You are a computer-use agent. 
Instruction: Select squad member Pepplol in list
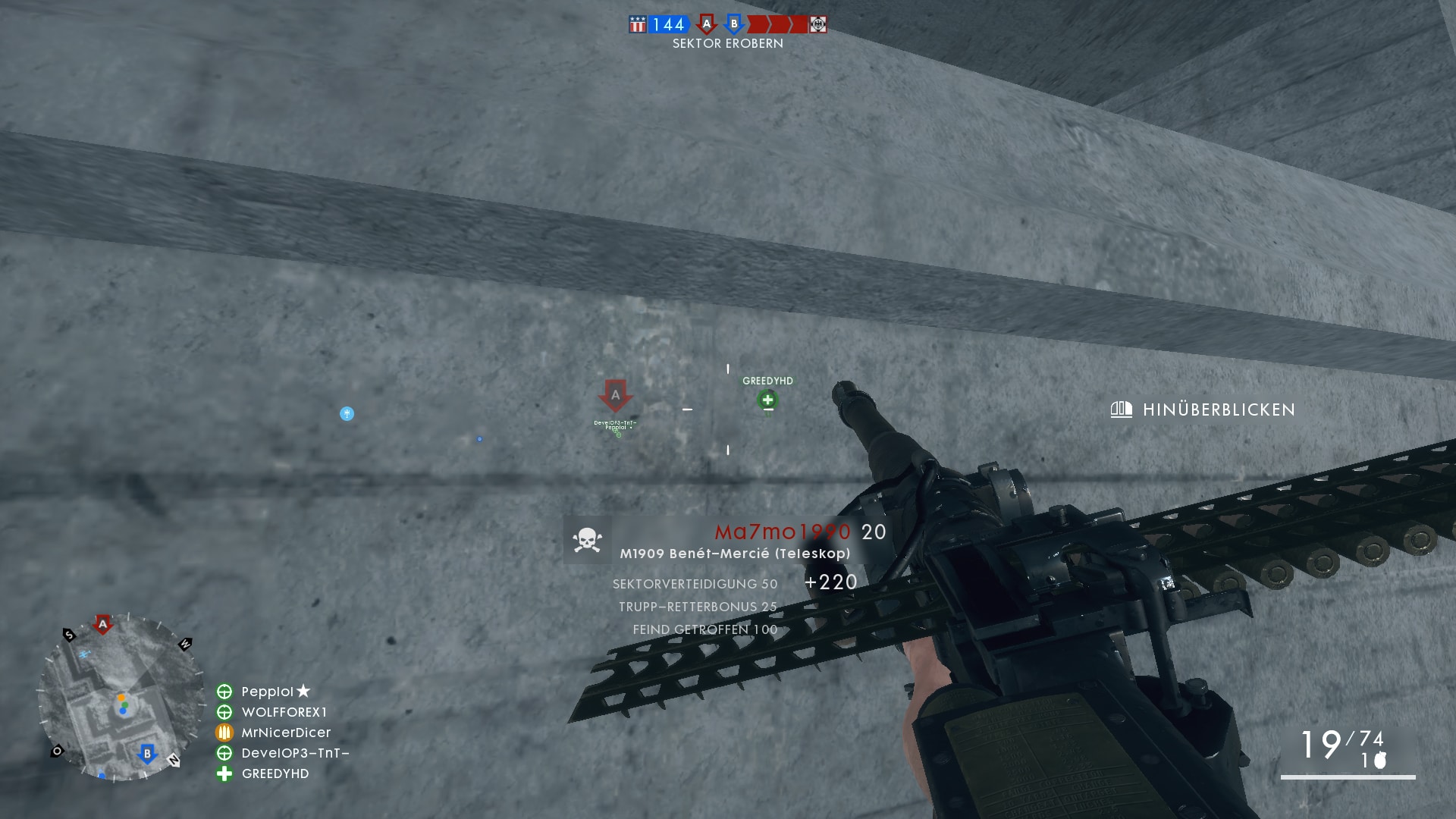coord(267,692)
